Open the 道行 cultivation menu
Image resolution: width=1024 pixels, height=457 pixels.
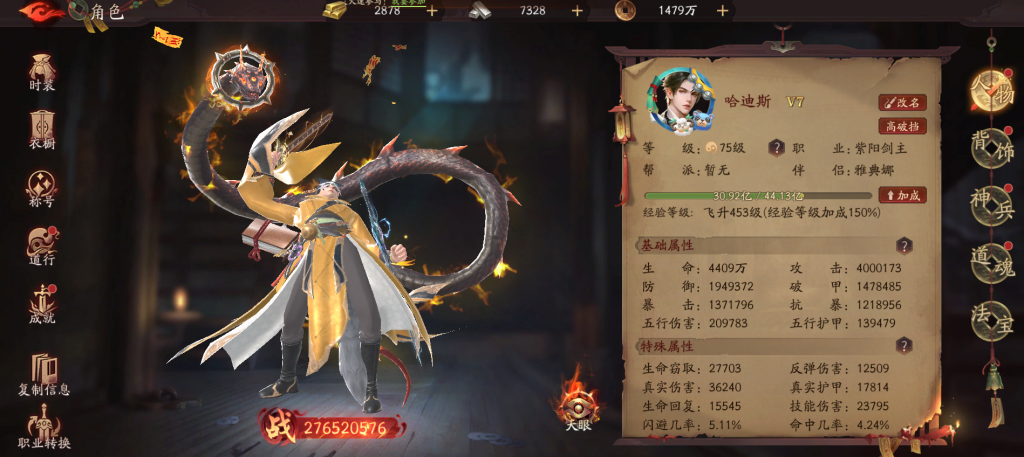point(42,246)
